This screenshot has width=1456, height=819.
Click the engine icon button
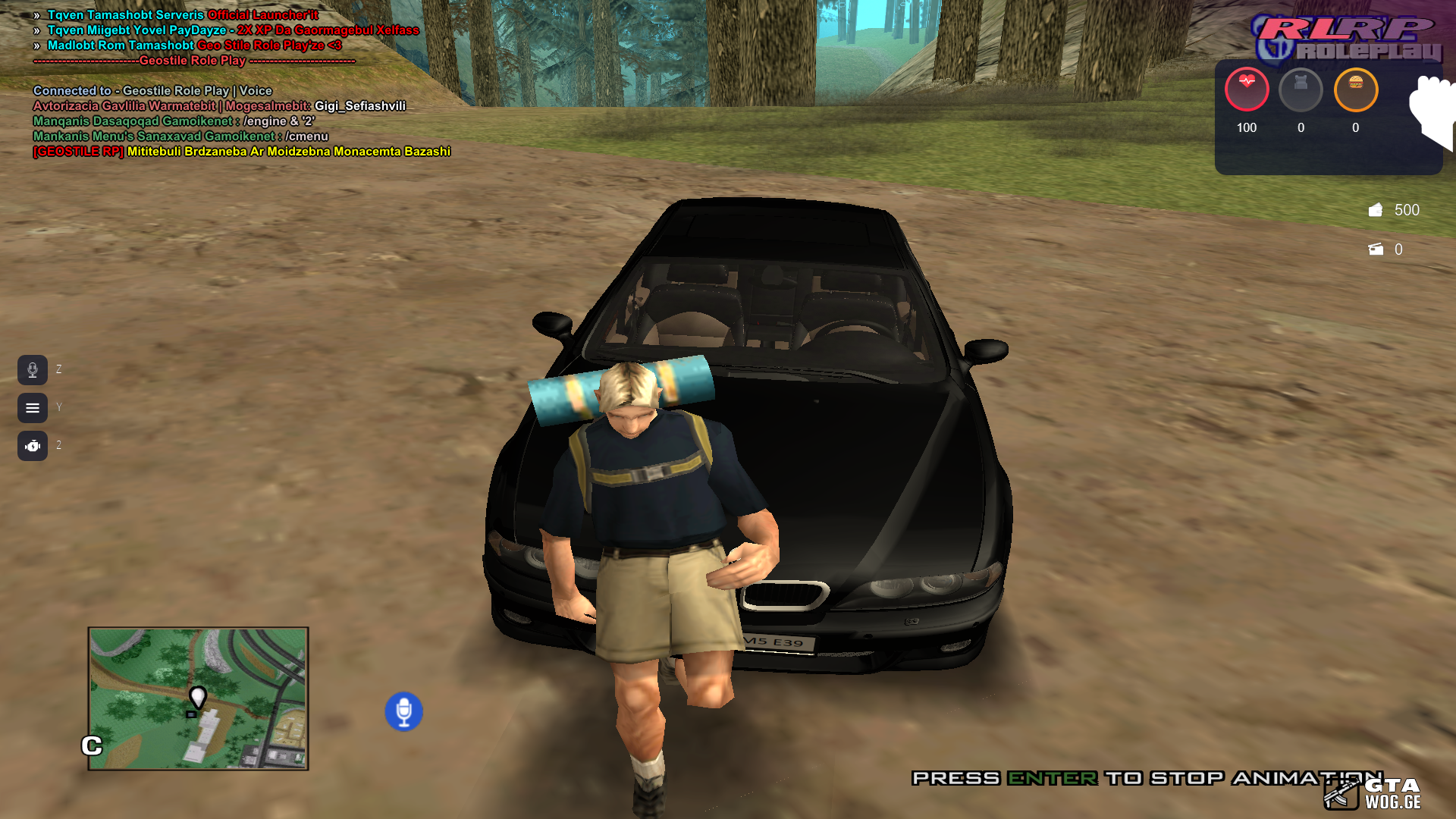point(33,446)
